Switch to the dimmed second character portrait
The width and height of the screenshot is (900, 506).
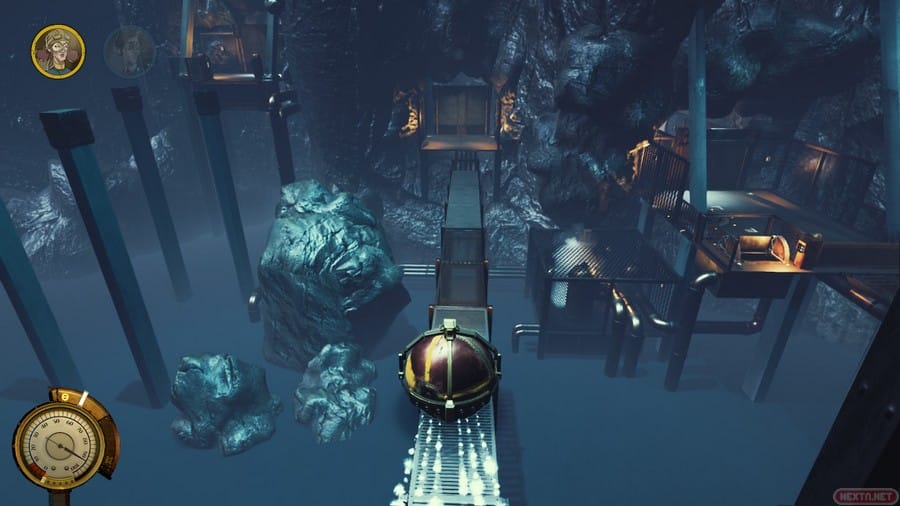pyautogui.click(x=128, y=51)
